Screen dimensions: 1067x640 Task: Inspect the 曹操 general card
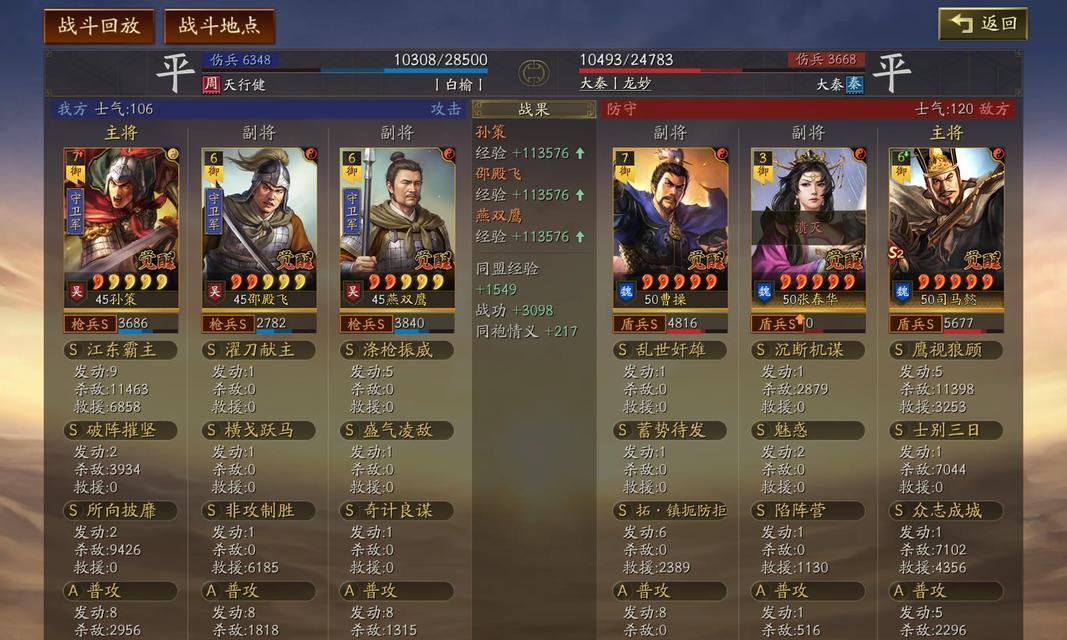coord(670,227)
